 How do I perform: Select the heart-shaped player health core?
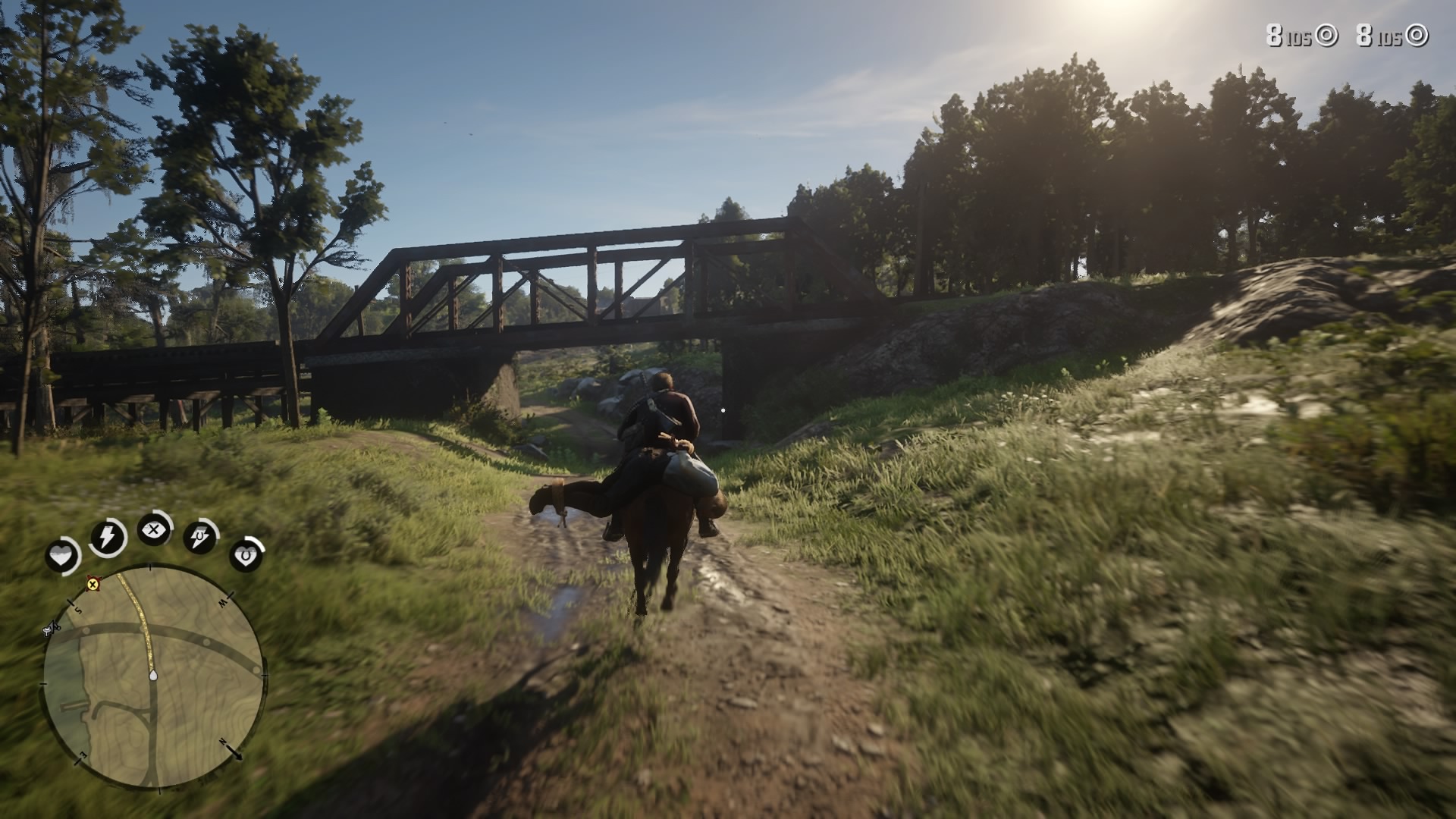point(63,554)
